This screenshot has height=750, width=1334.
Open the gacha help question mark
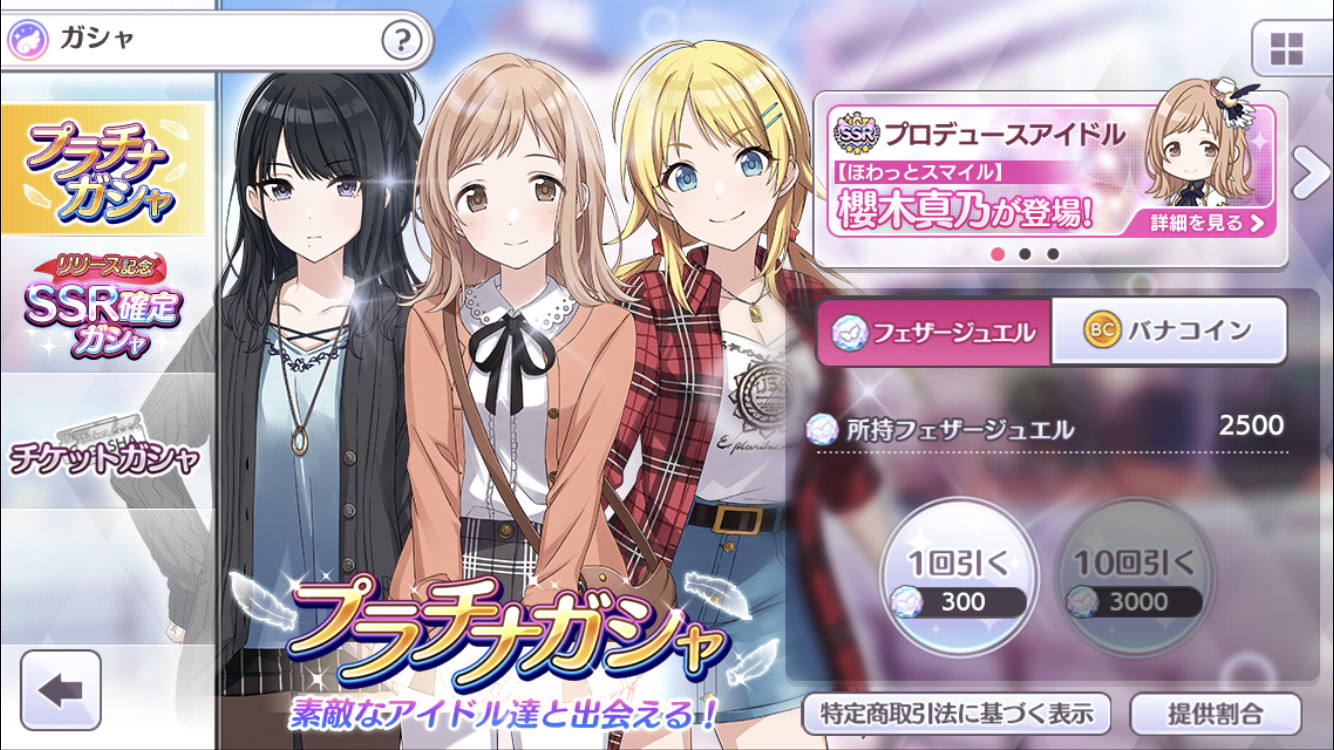point(400,41)
